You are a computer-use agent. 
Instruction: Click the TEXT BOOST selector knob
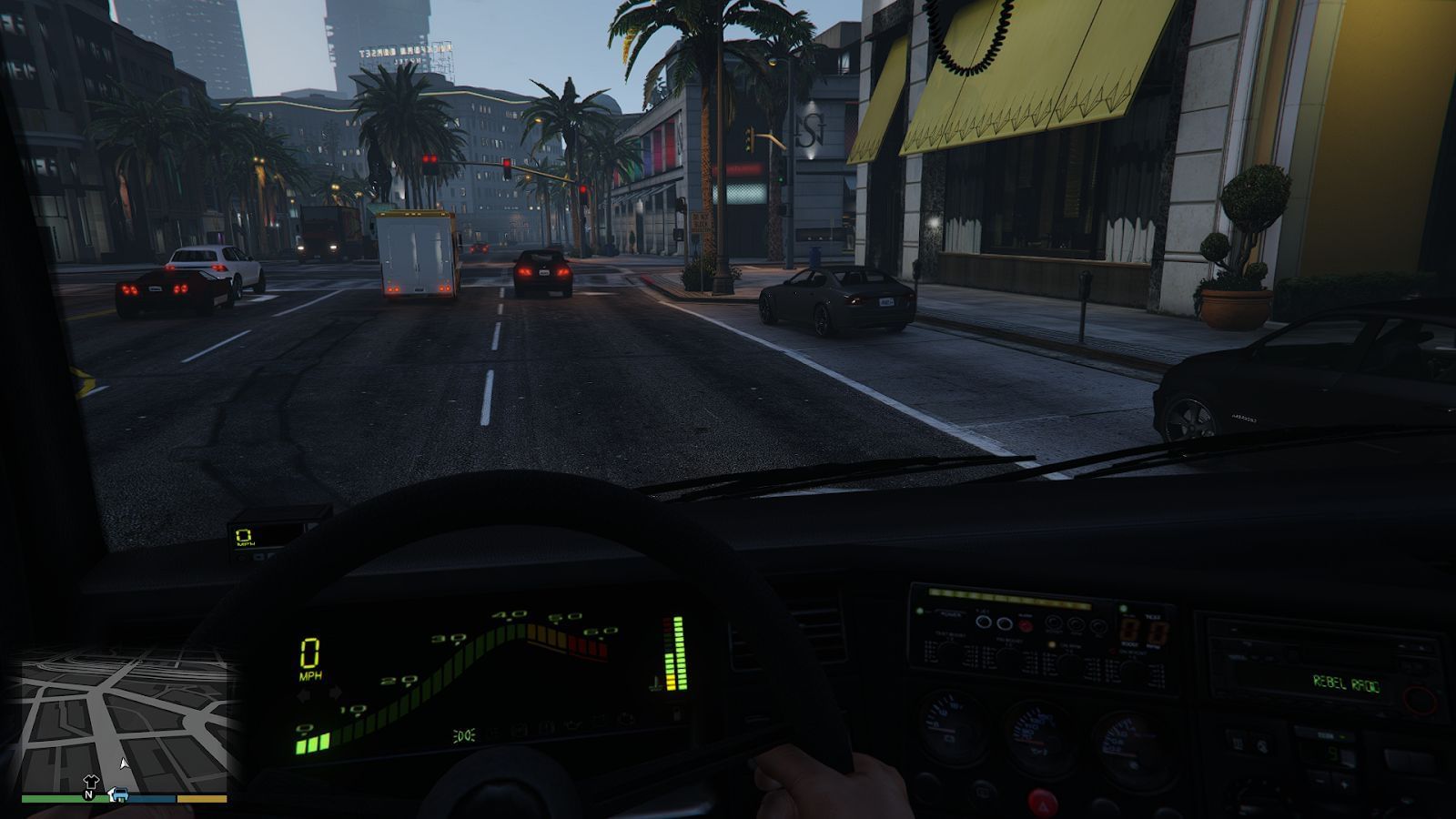click(x=949, y=651)
